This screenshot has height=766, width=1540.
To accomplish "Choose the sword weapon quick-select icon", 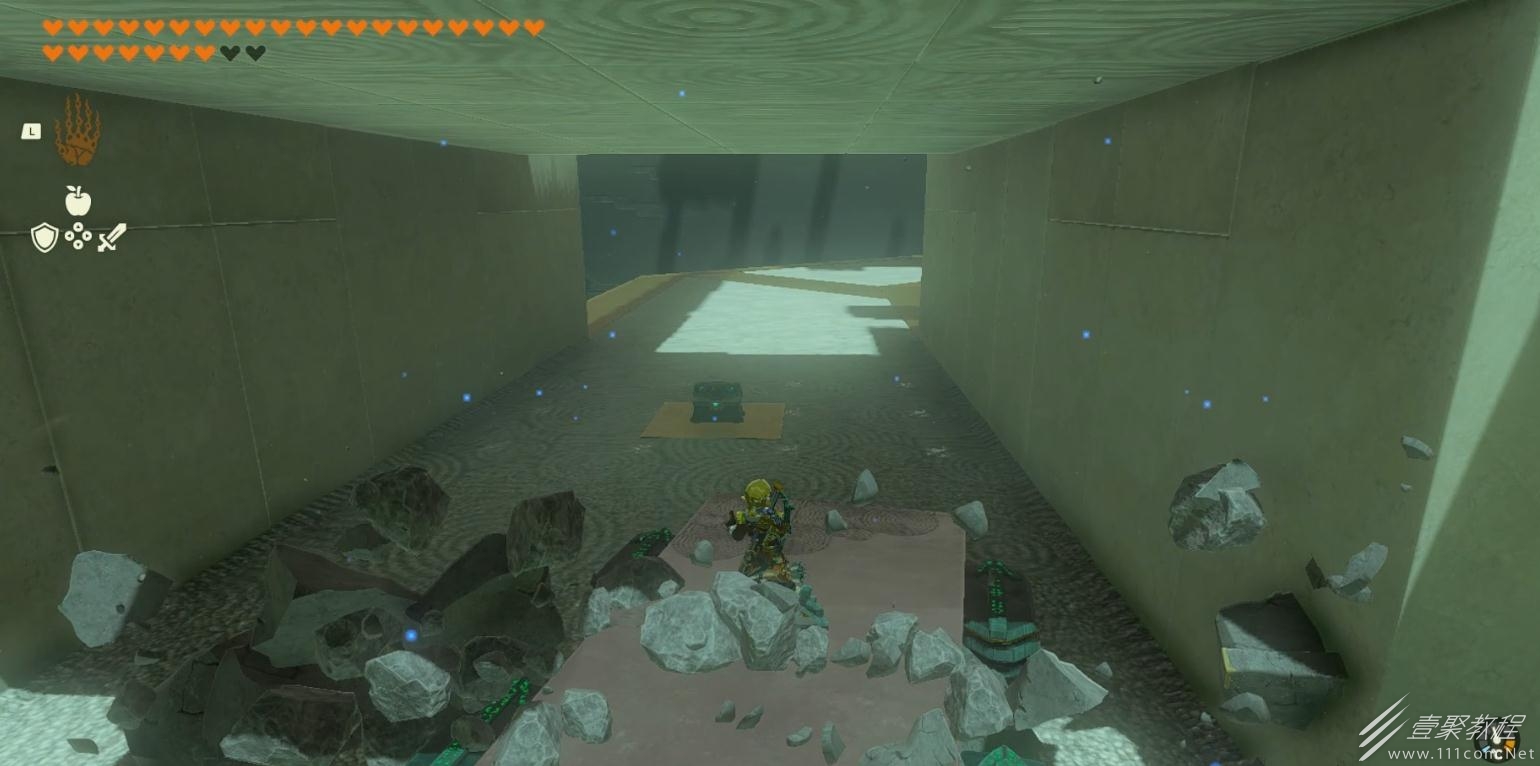I will click(x=112, y=237).
